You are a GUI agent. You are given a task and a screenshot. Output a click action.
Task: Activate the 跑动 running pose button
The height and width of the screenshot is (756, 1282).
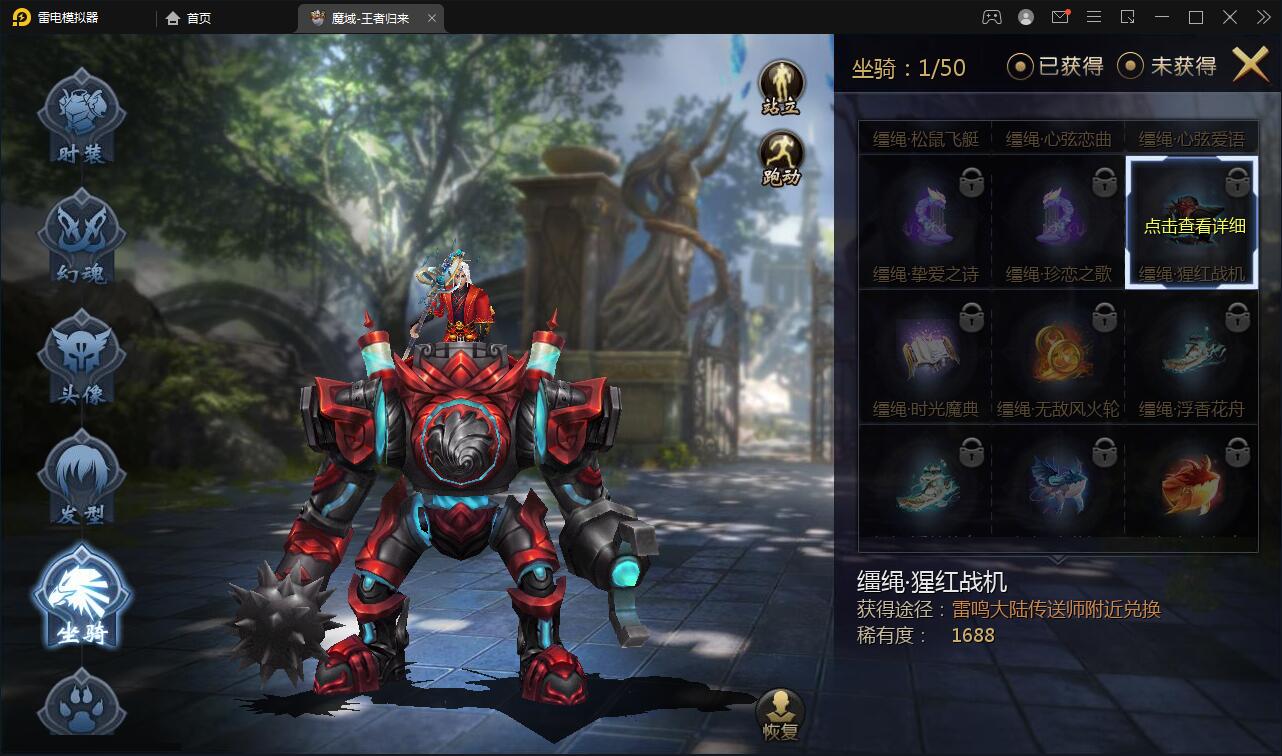point(781,158)
